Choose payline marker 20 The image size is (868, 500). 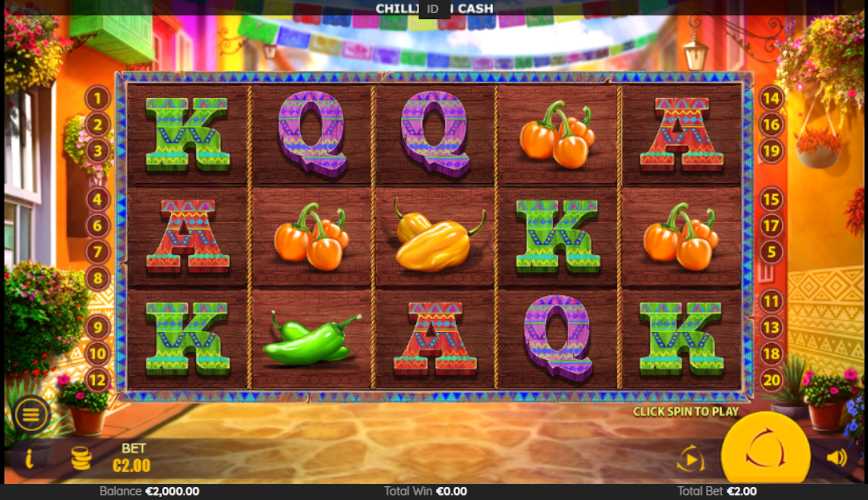click(x=771, y=379)
